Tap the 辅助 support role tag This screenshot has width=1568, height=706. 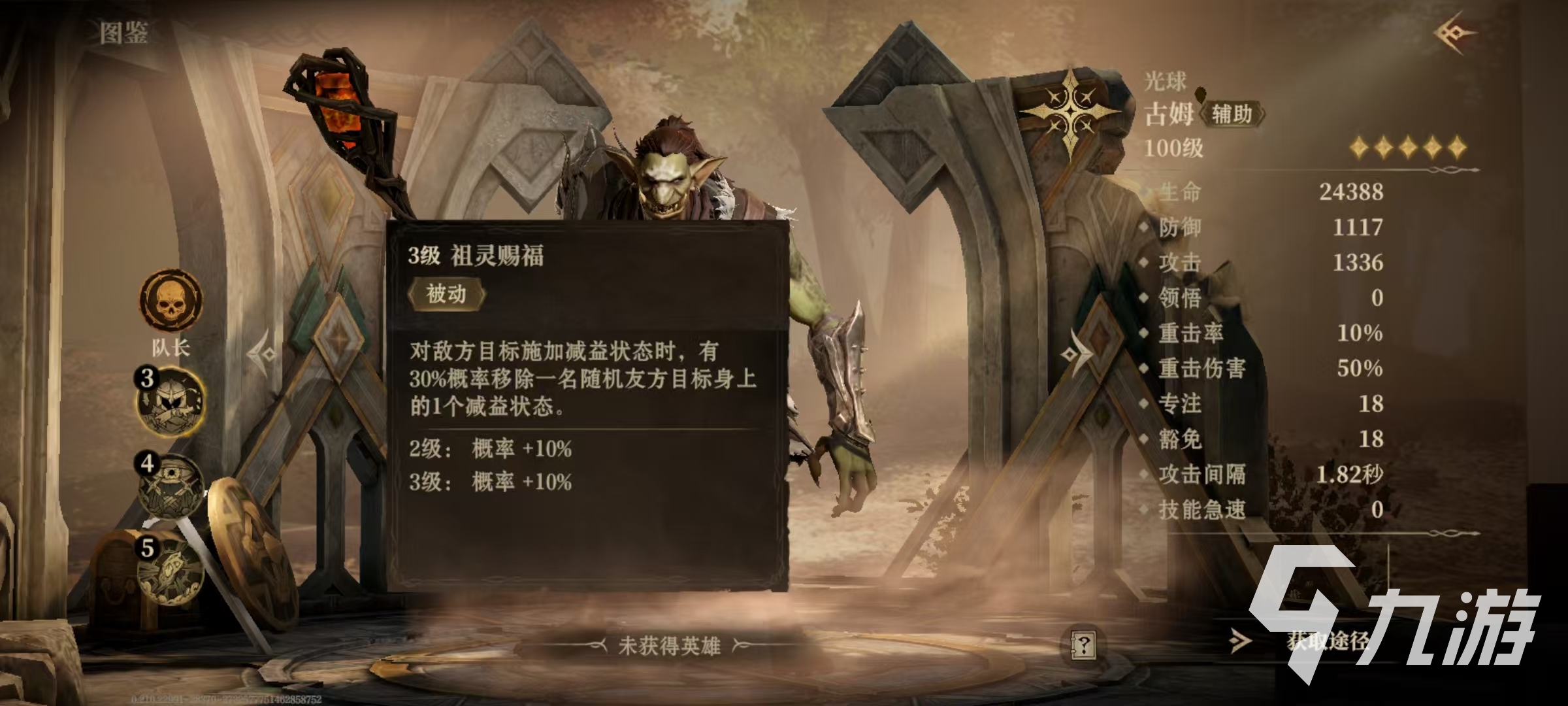pyautogui.click(x=1232, y=114)
